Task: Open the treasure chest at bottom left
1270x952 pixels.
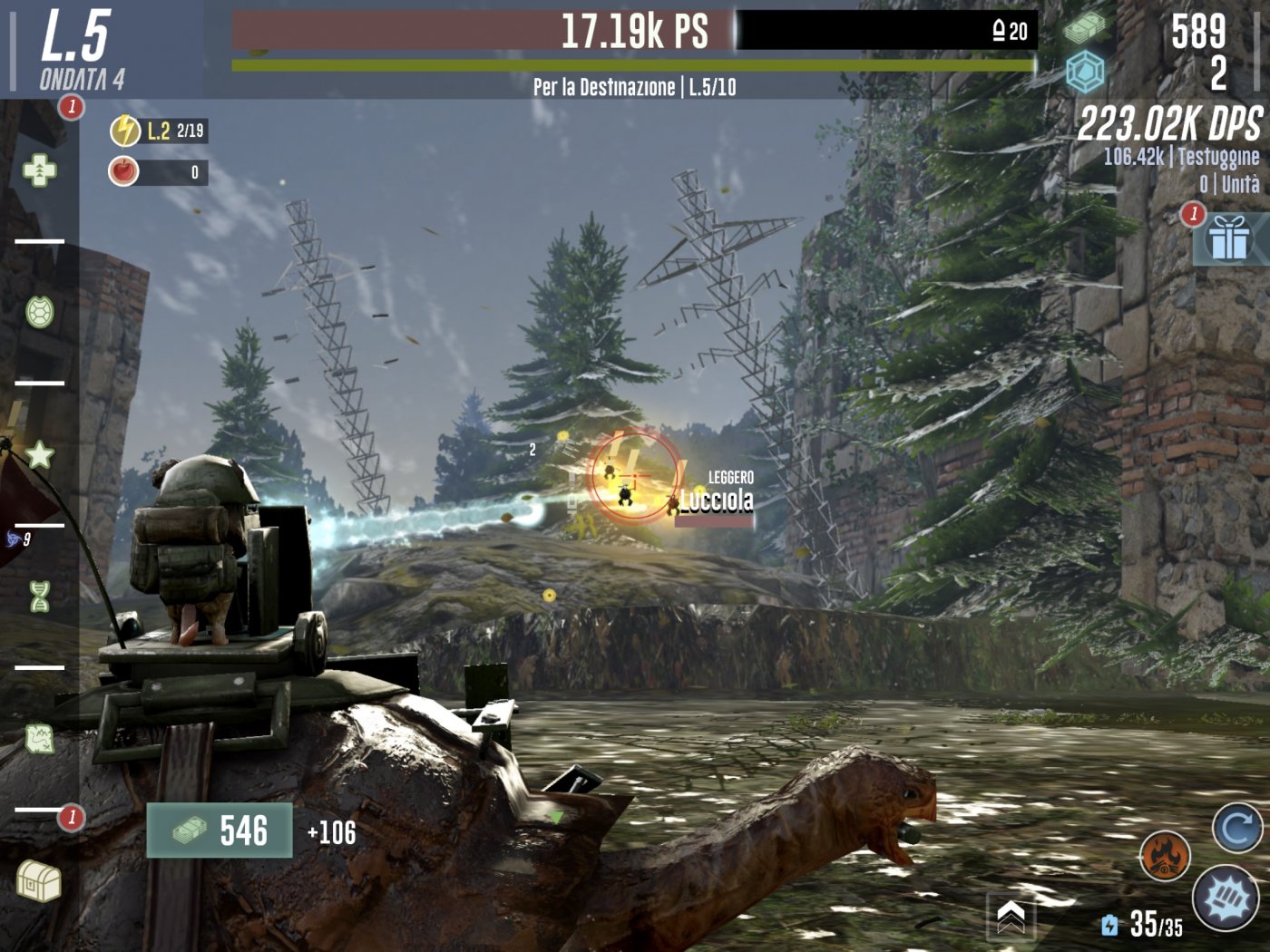Action: pyautogui.click(x=38, y=875)
